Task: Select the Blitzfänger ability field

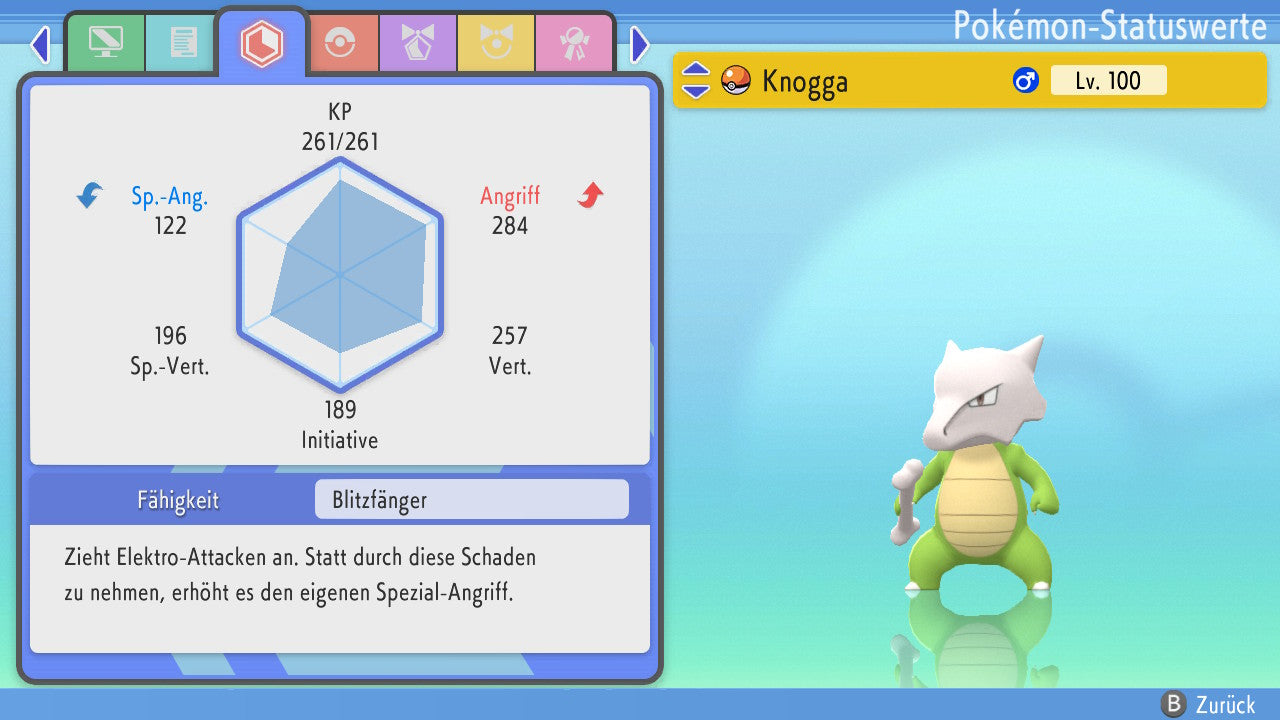Action: (471, 499)
